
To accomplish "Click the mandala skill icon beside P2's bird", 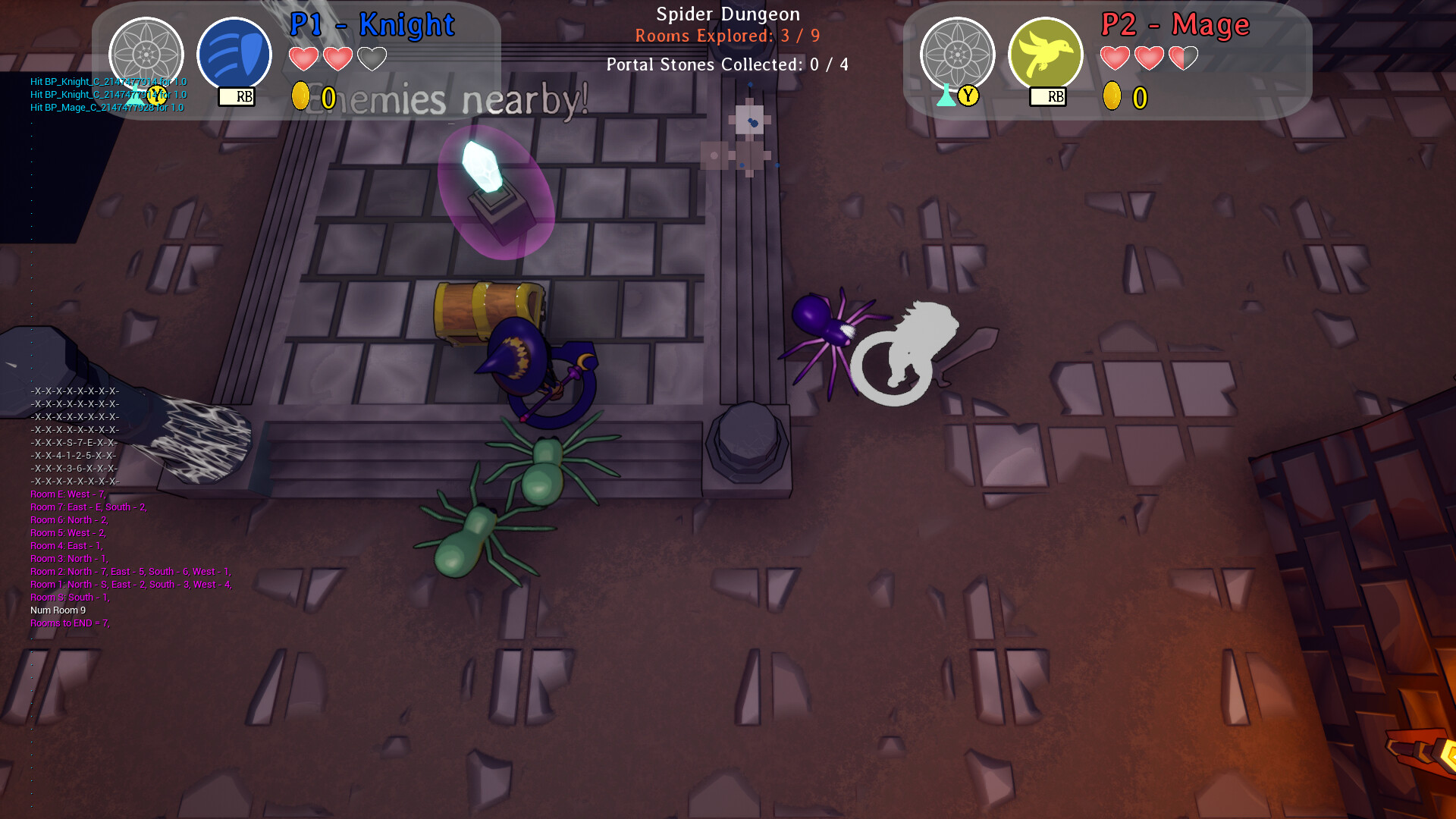I will [x=957, y=55].
